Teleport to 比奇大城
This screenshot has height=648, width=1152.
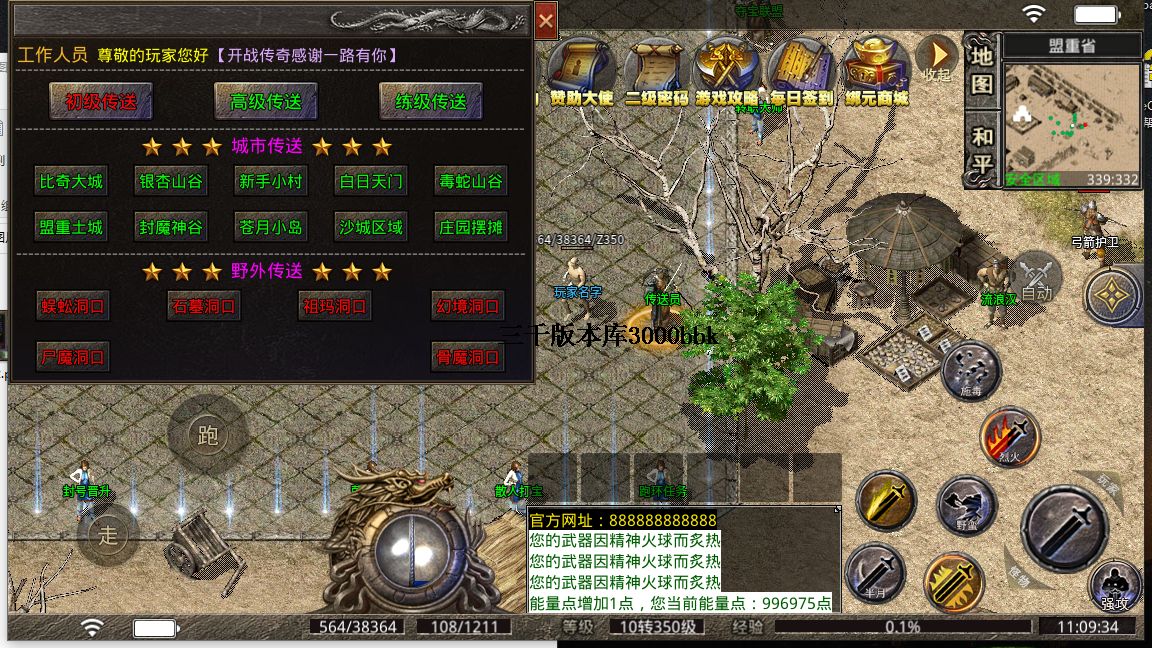click(71, 182)
